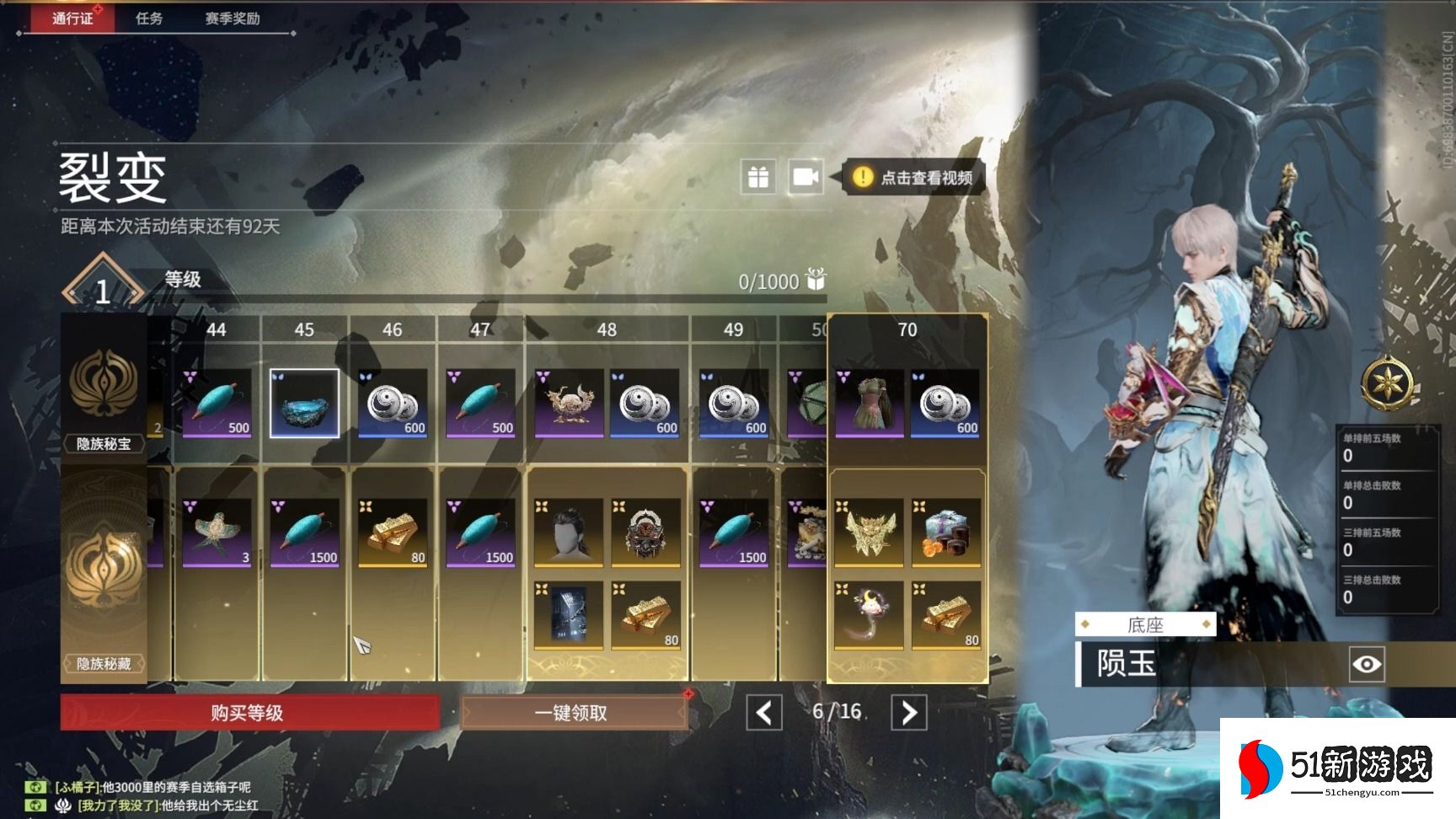
Task: Play the preview video camera icon
Action: (x=806, y=177)
